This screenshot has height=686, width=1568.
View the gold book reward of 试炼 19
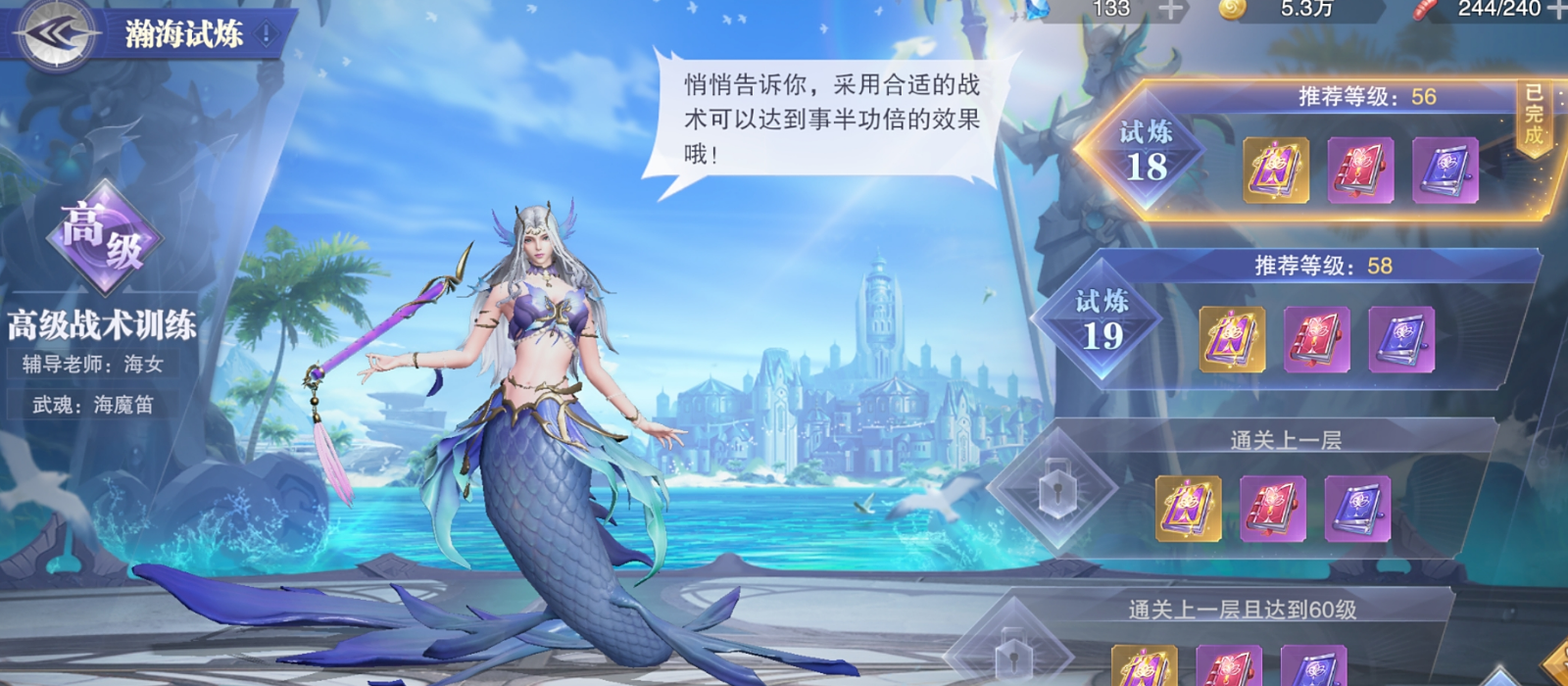(x=1232, y=340)
